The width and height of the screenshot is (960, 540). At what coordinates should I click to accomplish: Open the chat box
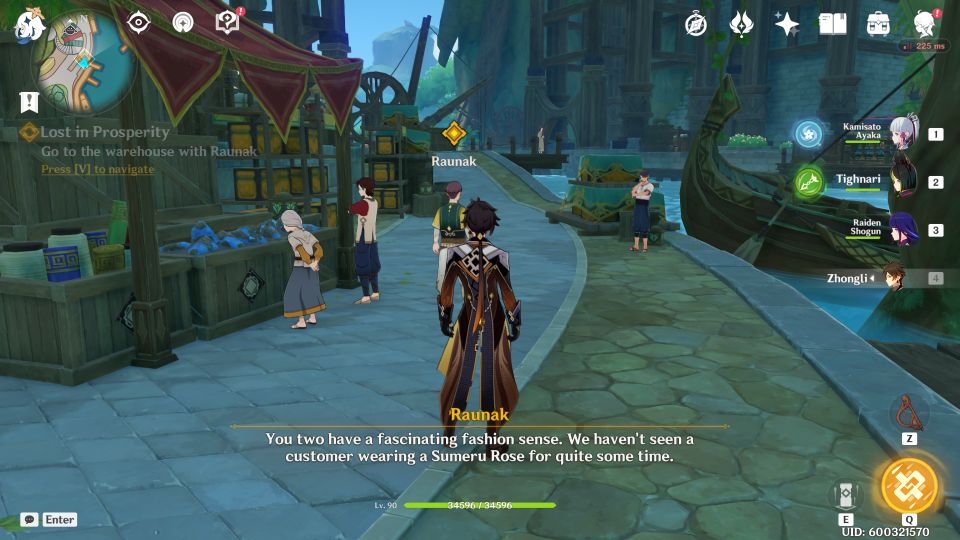coord(30,519)
